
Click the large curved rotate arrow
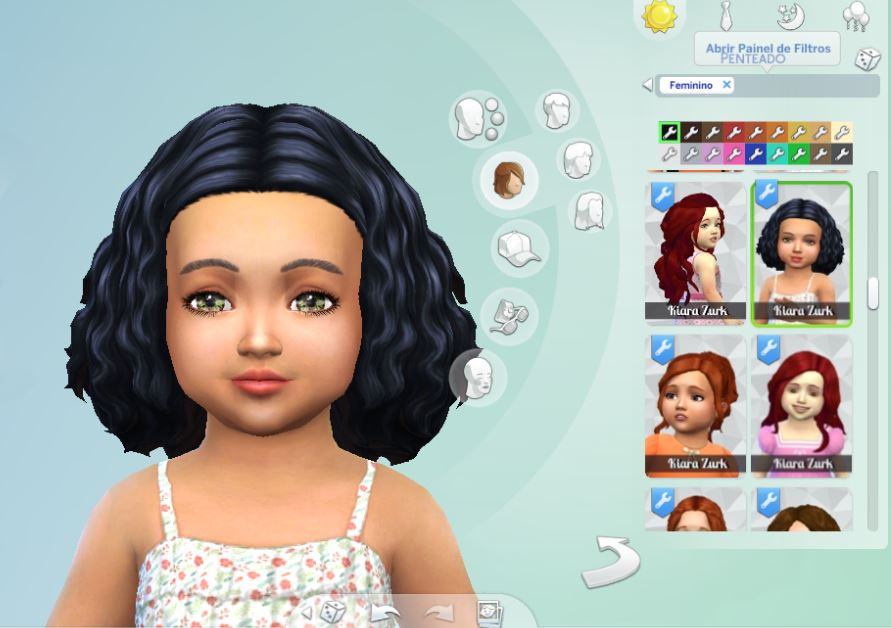click(x=610, y=562)
